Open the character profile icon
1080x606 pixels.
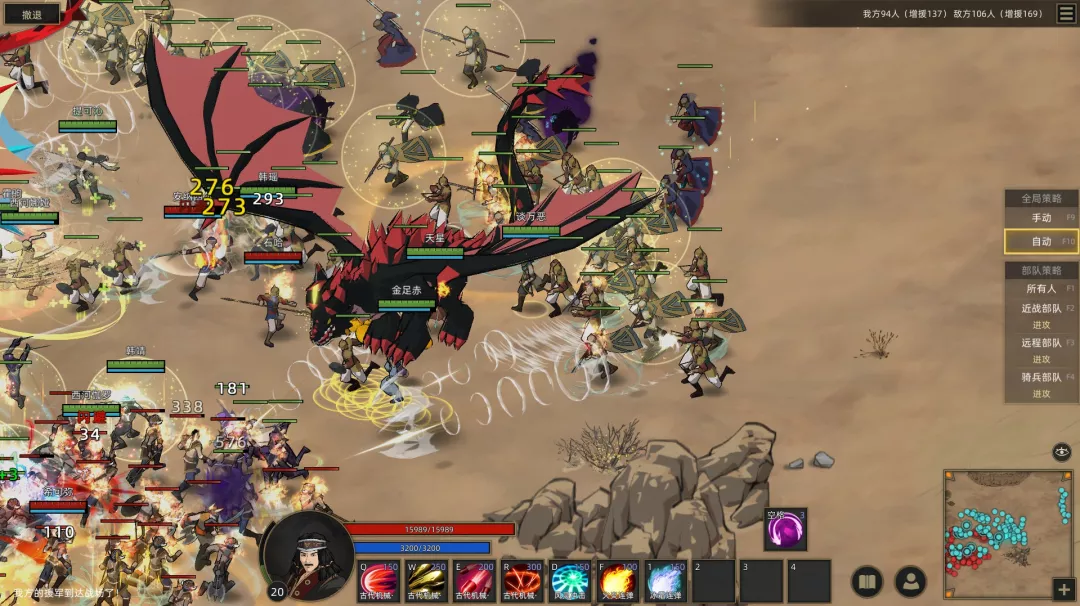(910, 582)
